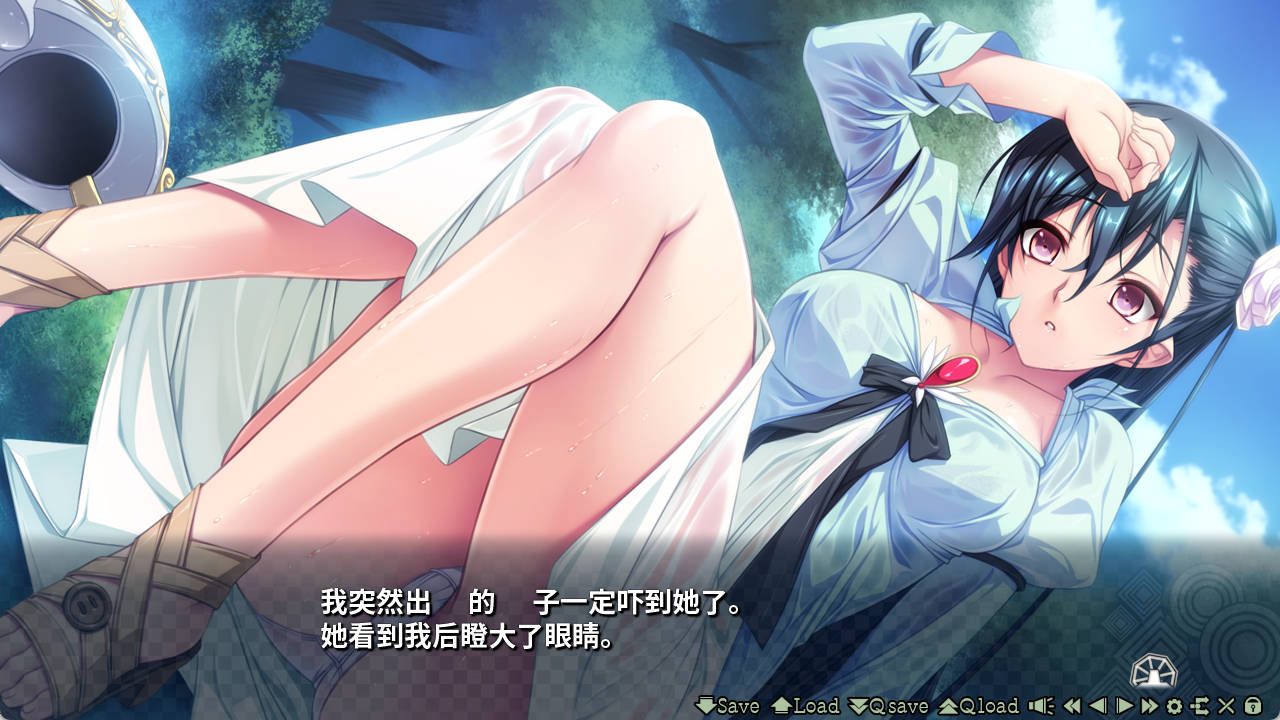1280x720 pixels.
Task: Open the Load menu
Action: pos(805,706)
